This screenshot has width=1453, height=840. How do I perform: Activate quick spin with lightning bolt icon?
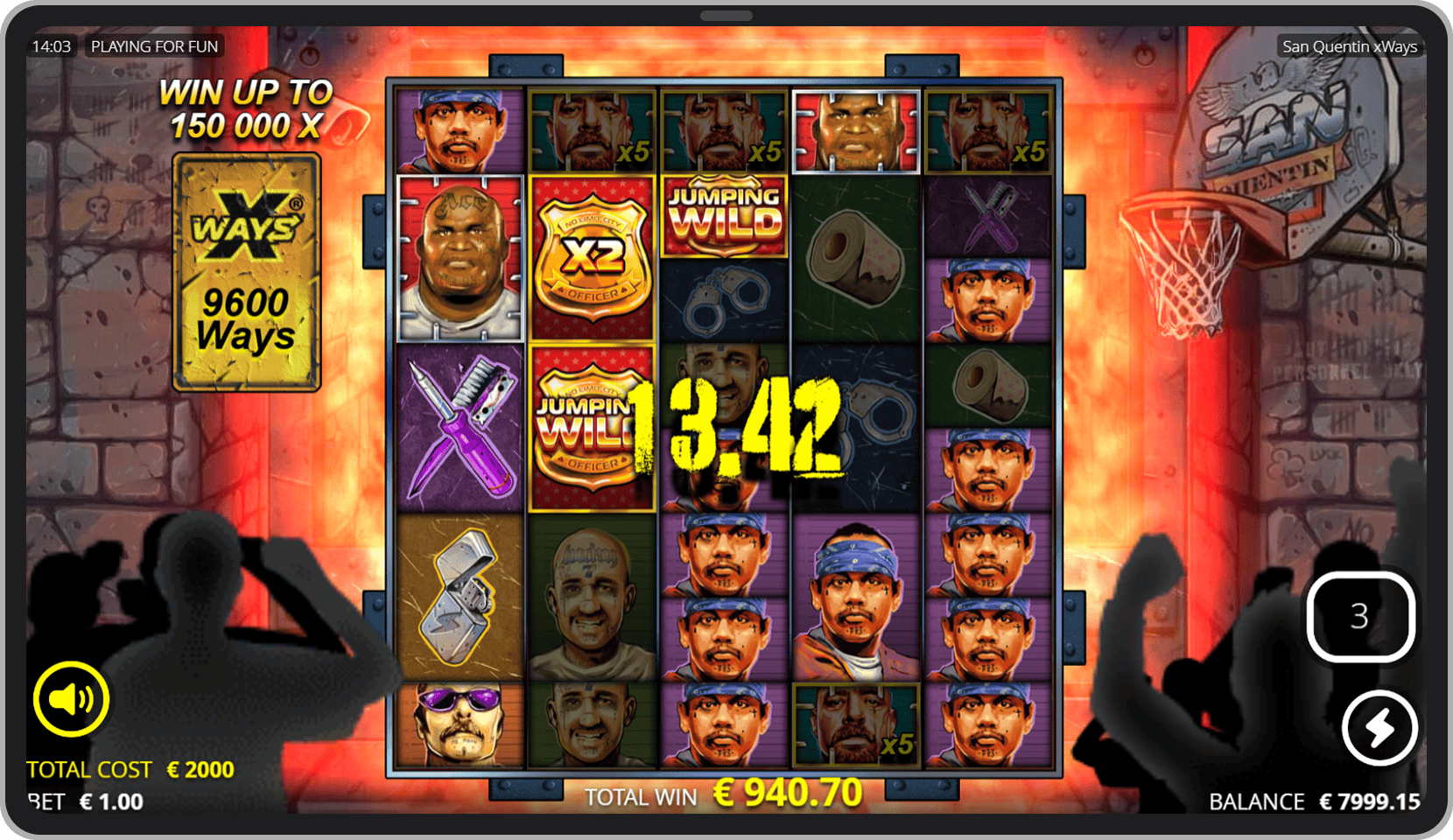click(1380, 726)
